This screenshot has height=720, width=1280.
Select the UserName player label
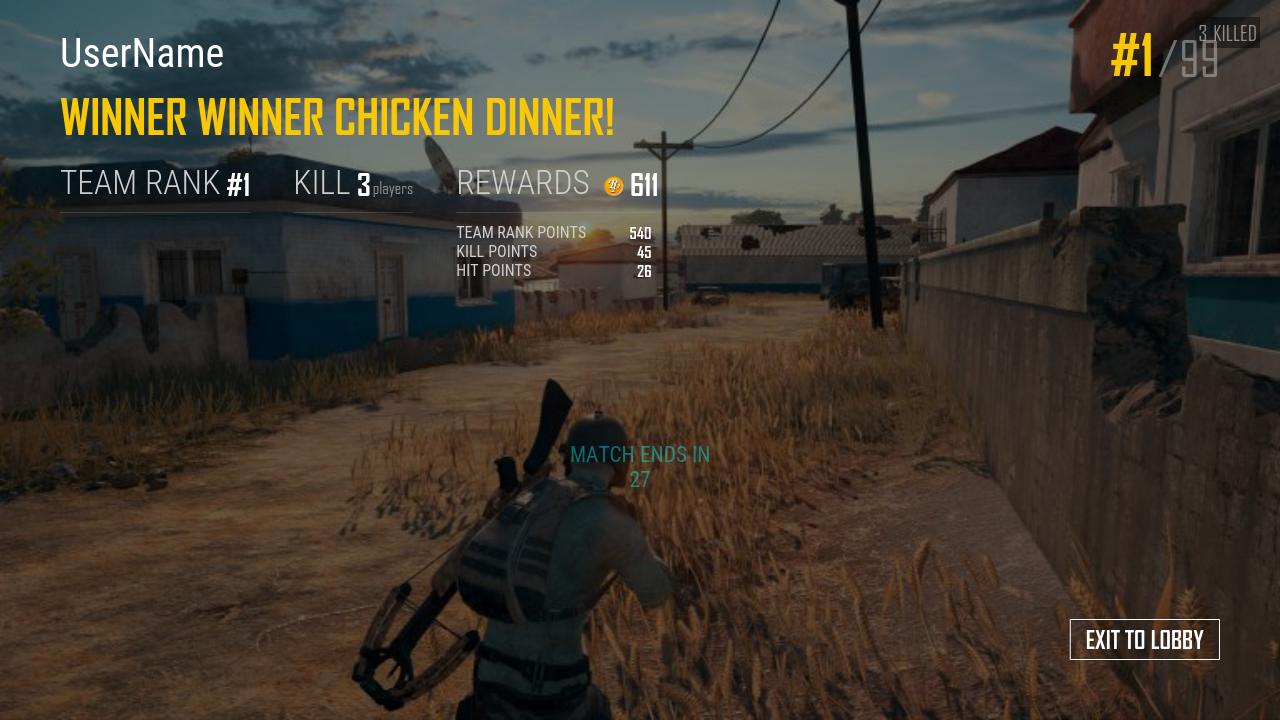pyautogui.click(x=141, y=55)
